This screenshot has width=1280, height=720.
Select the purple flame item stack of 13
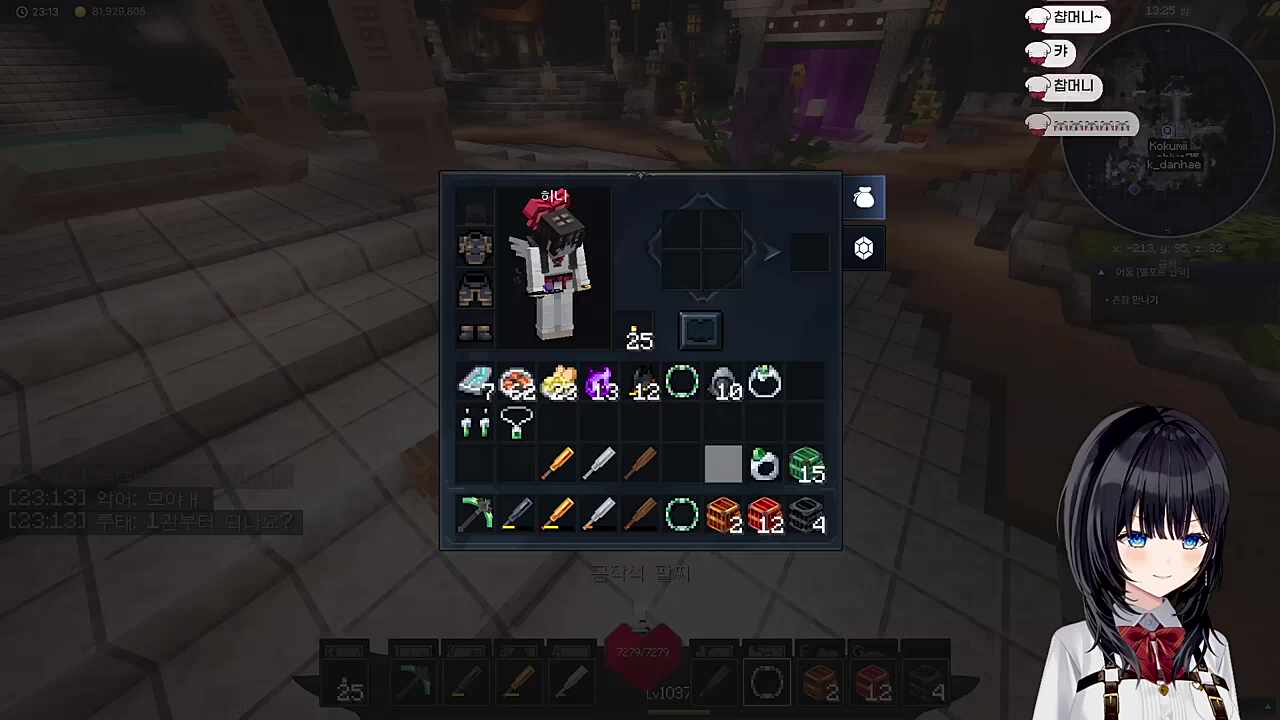tap(600, 383)
